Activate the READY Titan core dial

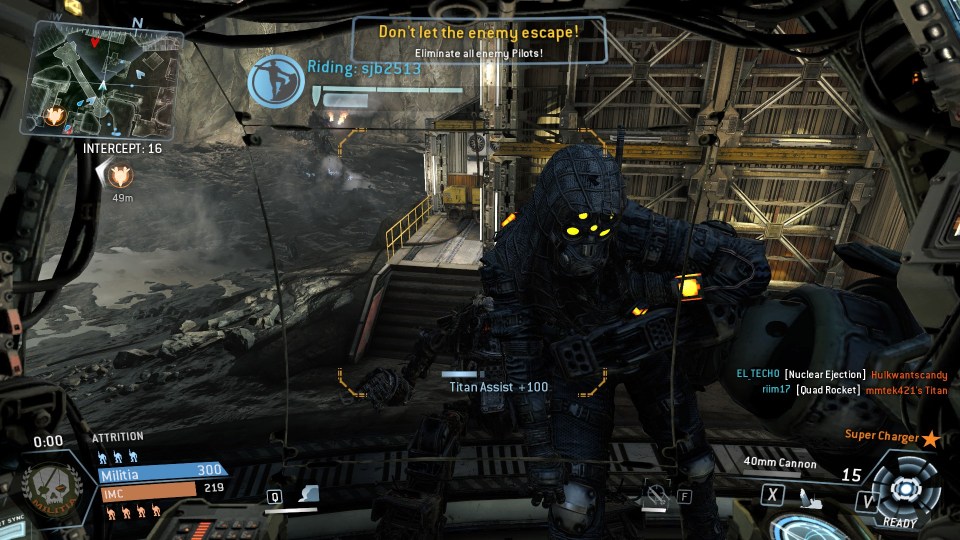pyautogui.click(x=906, y=488)
